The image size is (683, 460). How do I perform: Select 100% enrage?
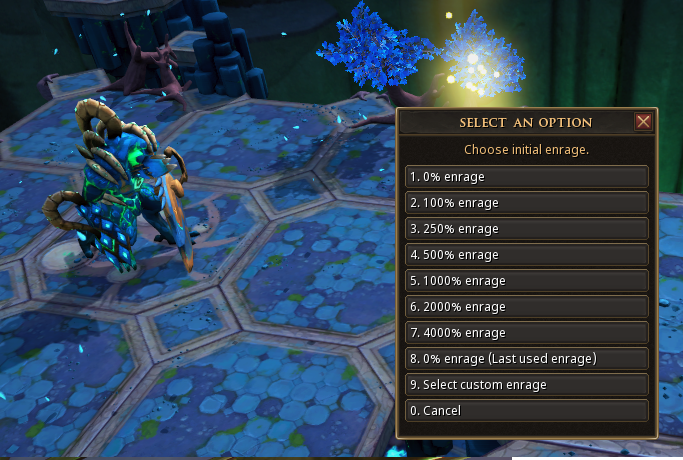tap(527, 203)
